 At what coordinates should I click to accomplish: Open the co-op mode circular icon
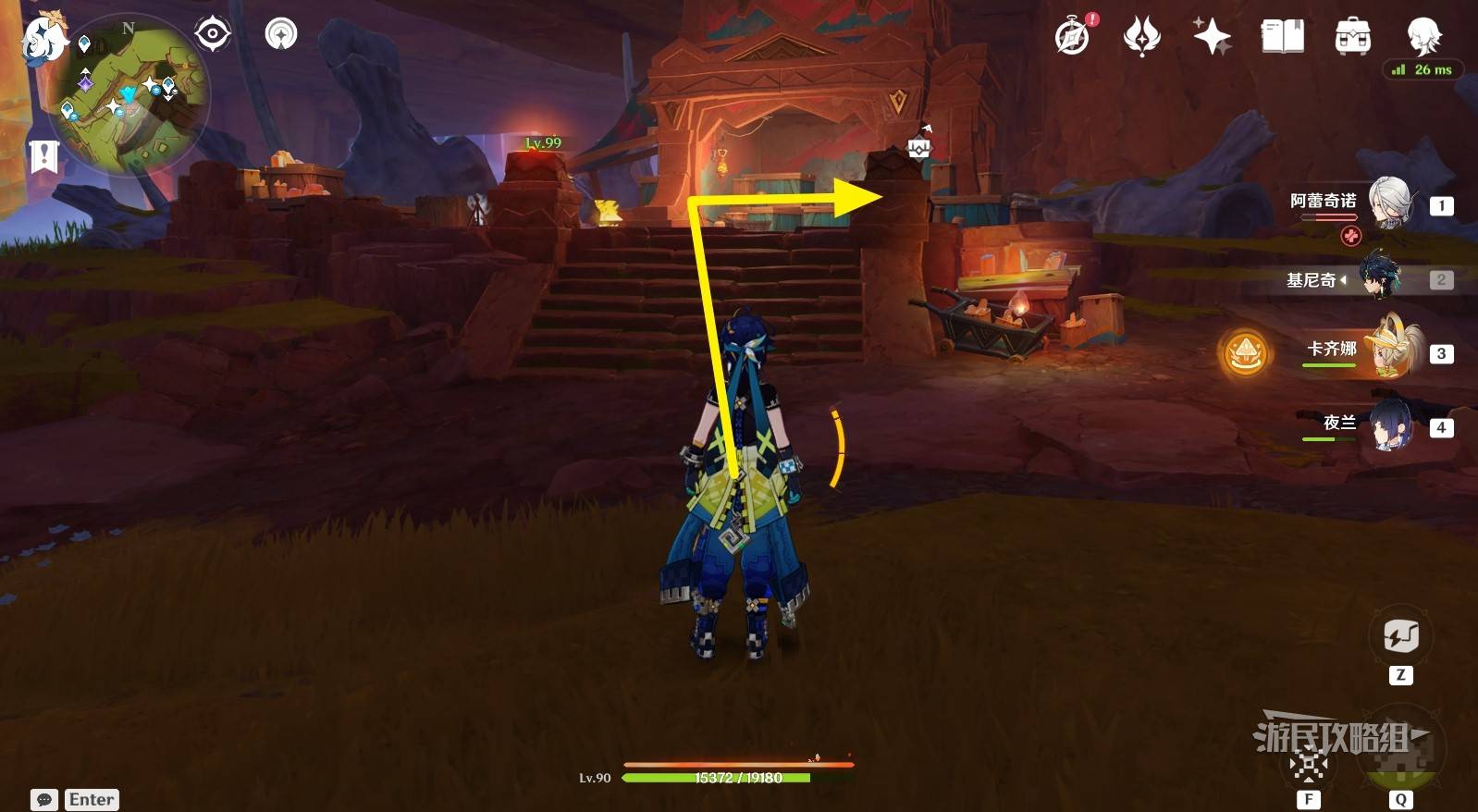(281, 34)
